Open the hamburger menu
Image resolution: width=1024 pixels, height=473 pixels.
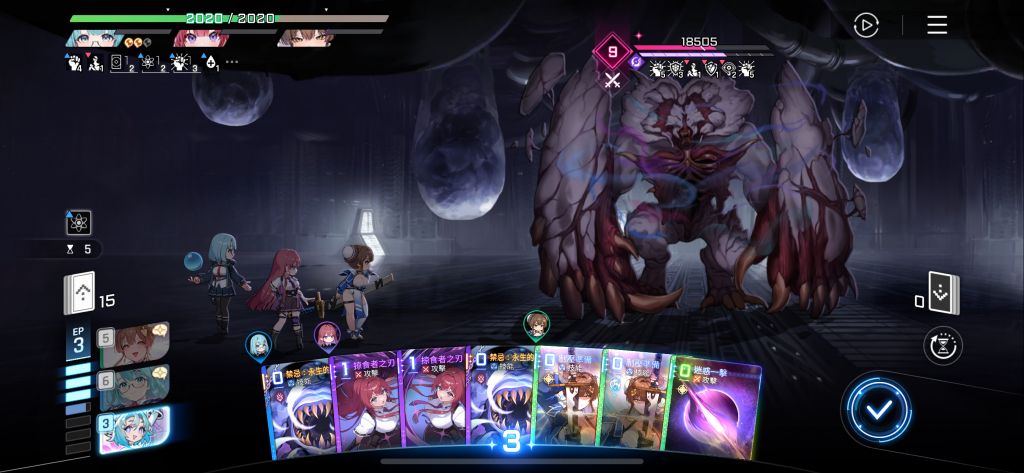[937, 25]
